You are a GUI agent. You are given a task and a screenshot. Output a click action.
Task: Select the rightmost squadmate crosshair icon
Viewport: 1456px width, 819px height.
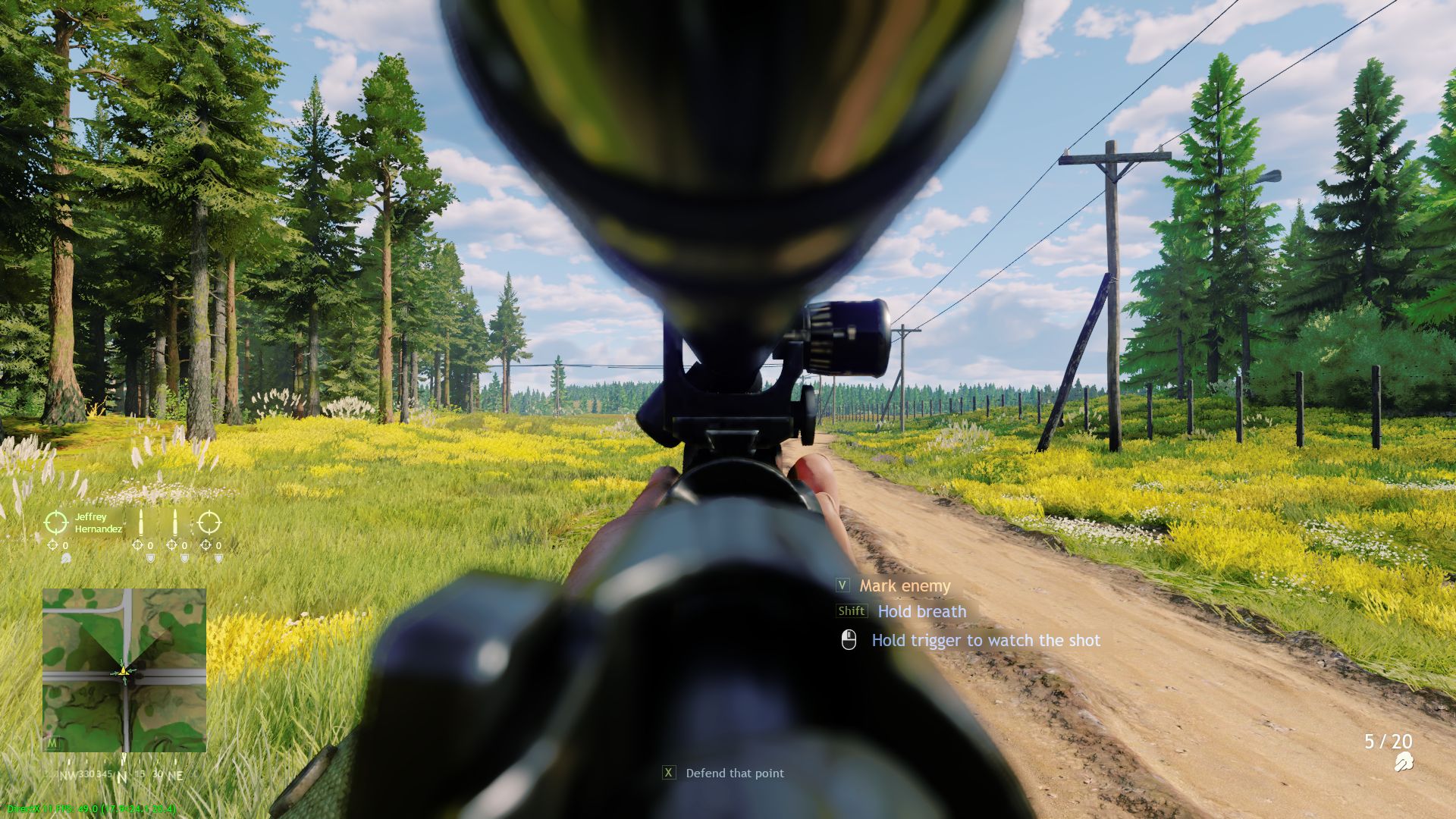tap(209, 522)
